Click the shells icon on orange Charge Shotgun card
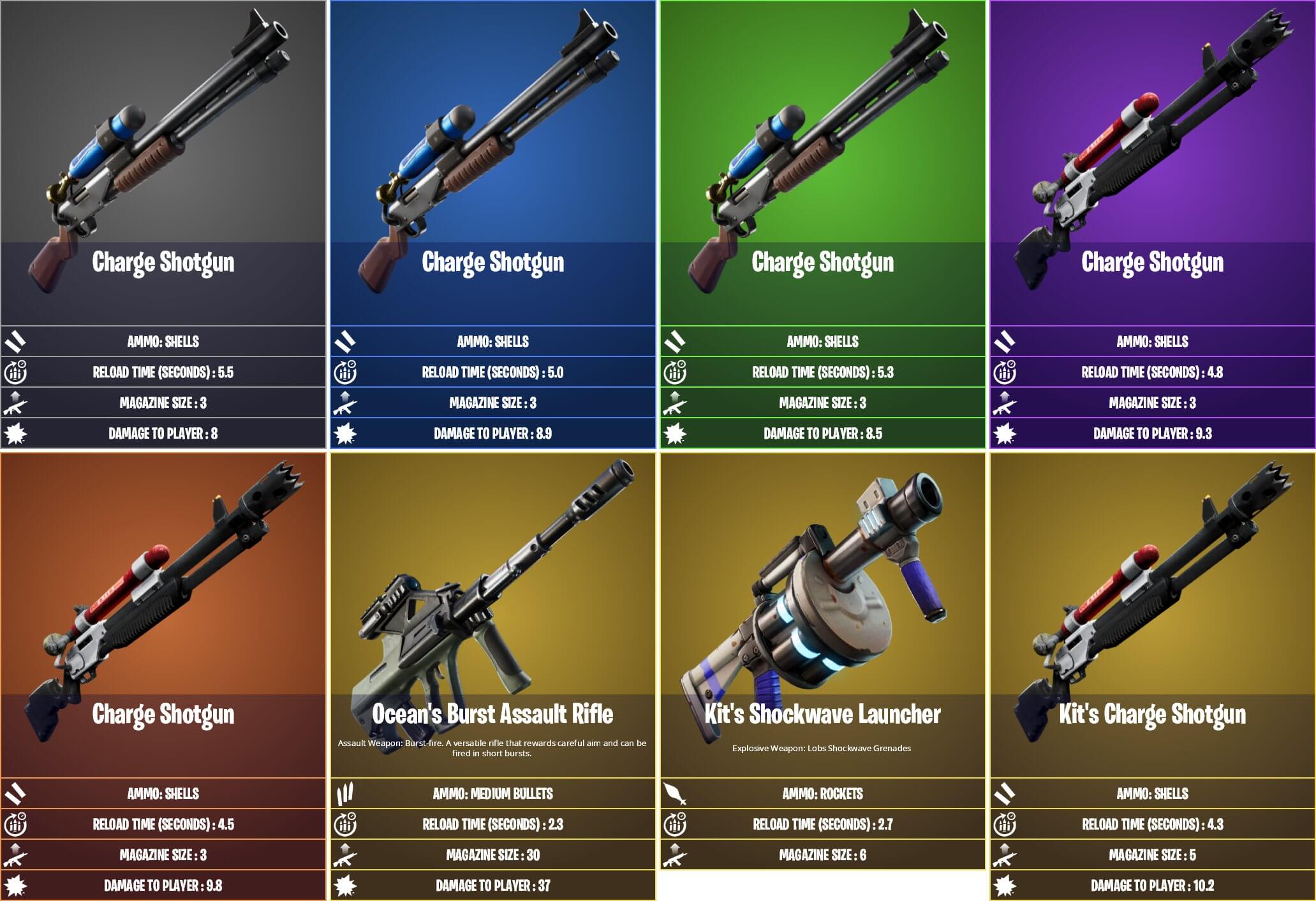This screenshot has width=1316, height=901. pos(16,795)
